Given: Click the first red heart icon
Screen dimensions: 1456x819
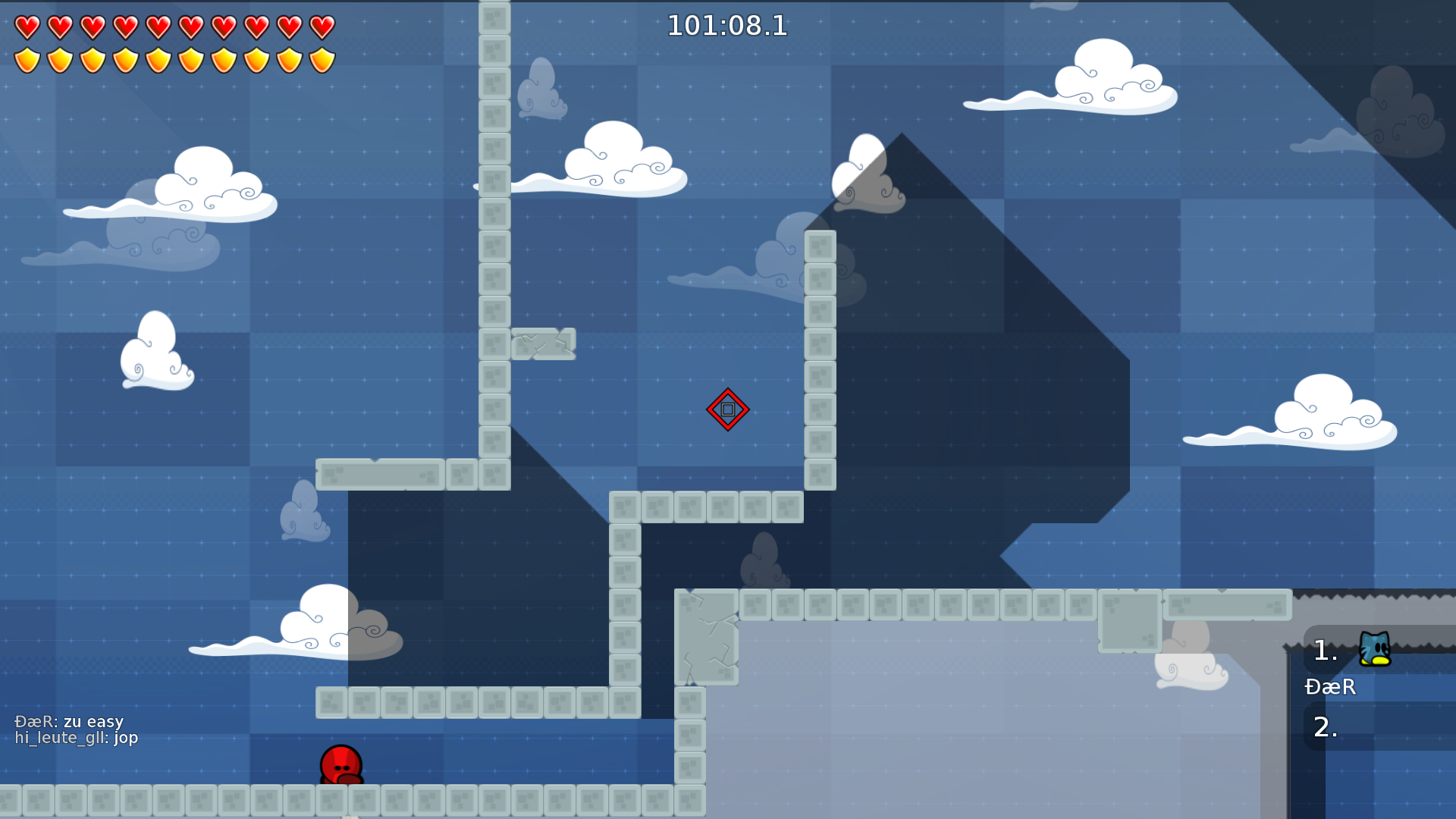Looking at the screenshot, I should 26,27.
